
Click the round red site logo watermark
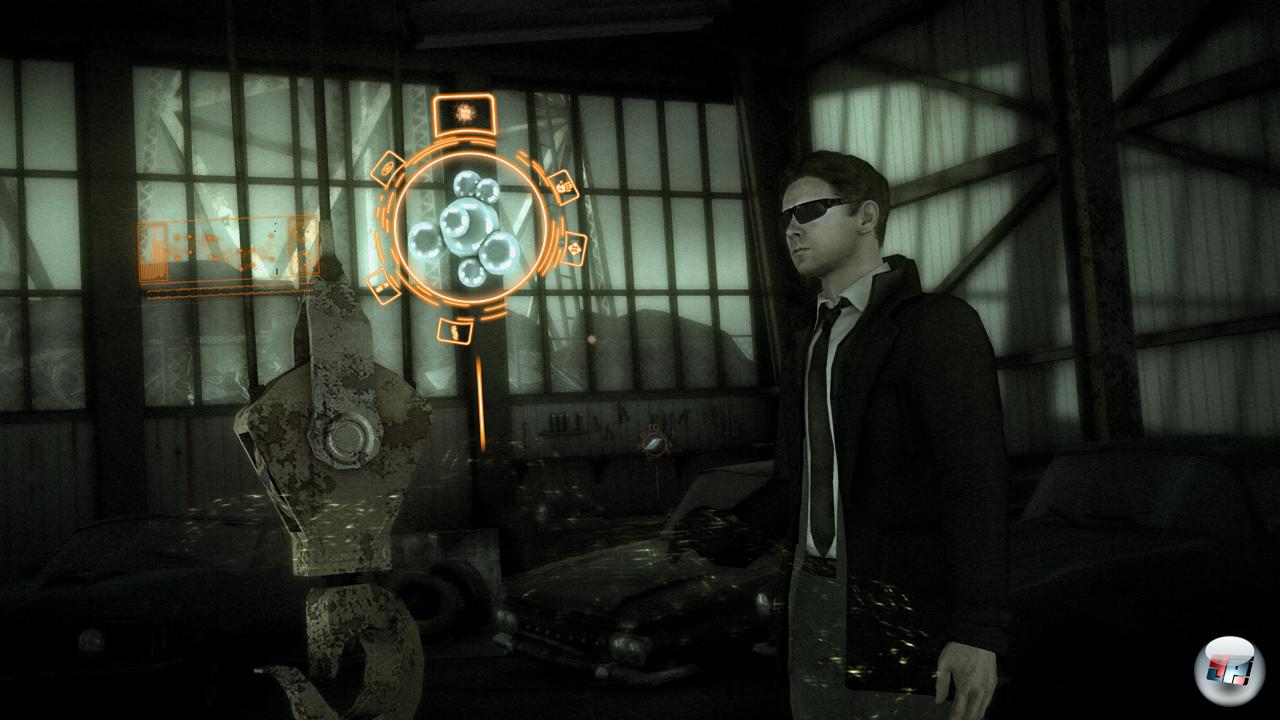tap(1228, 669)
